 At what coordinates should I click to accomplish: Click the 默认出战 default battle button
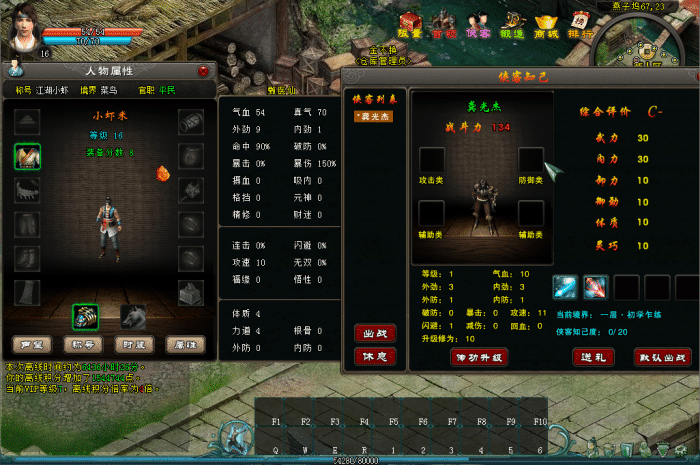[x=663, y=357]
